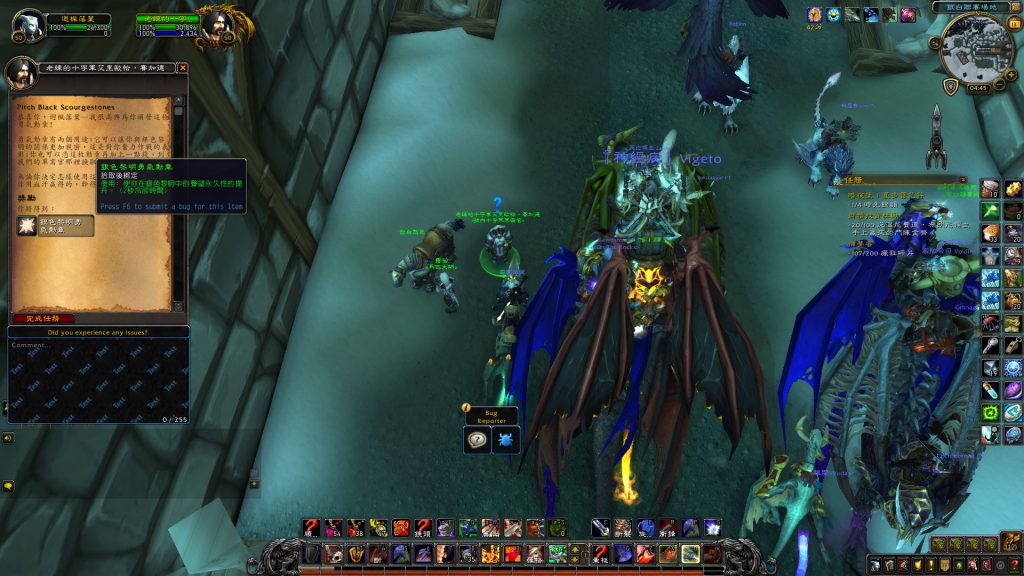Close the quest dialog window
This screenshot has width=1024, height=576.
pos(183,68)
